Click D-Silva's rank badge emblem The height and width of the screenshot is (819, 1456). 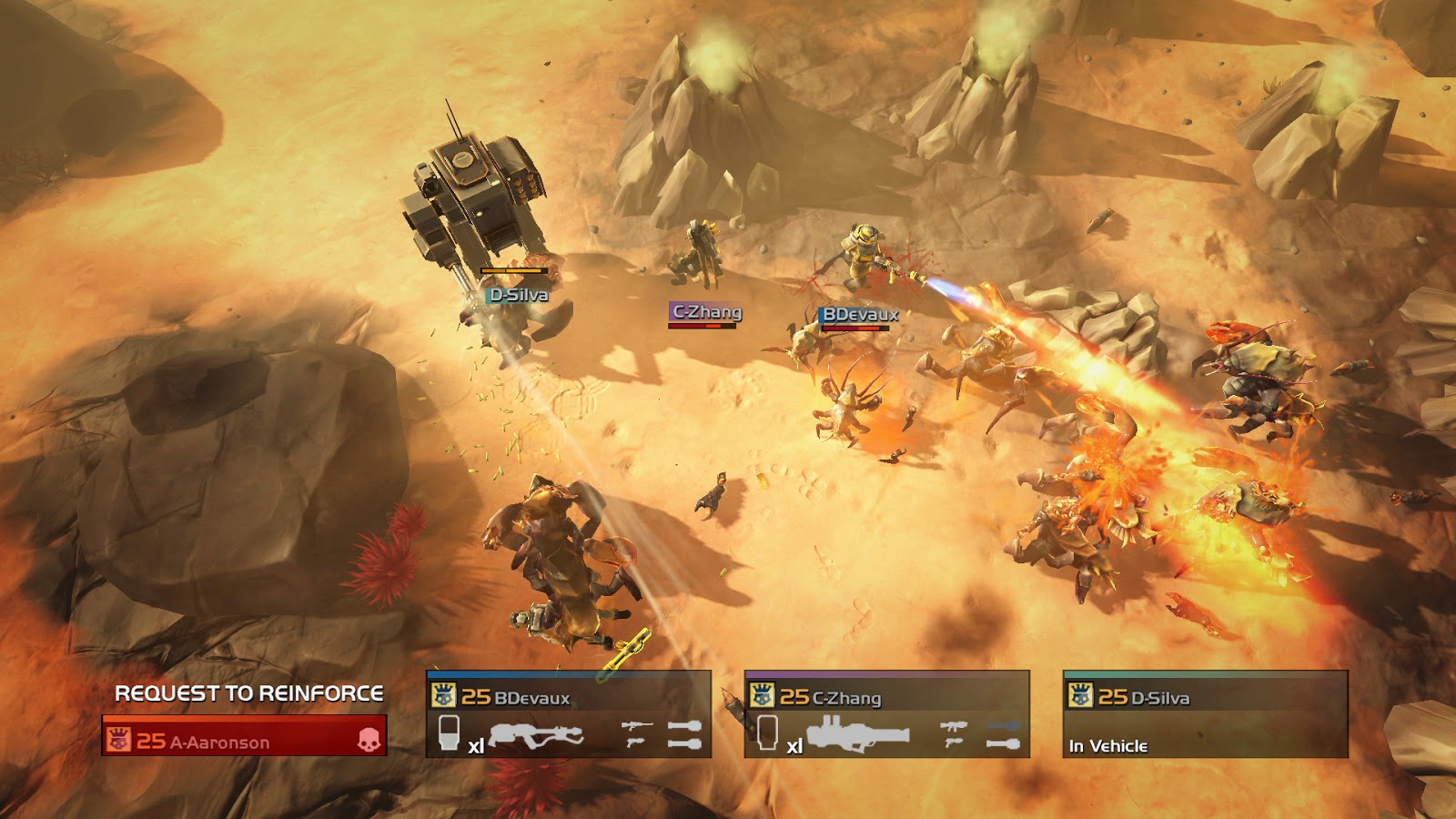pyautogui.click(x=1080, y=696)
